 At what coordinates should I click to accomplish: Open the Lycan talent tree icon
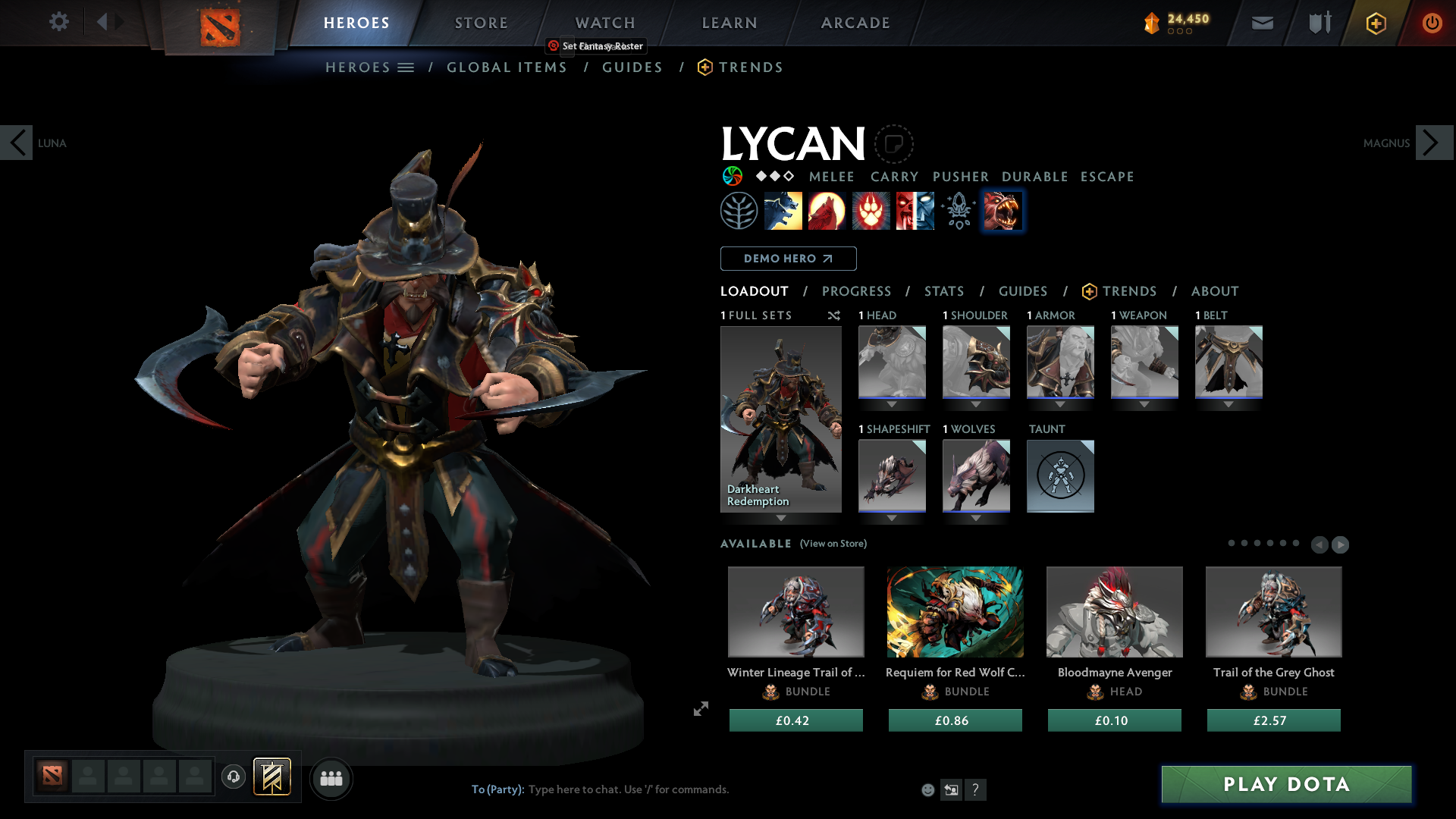(739, 210)
